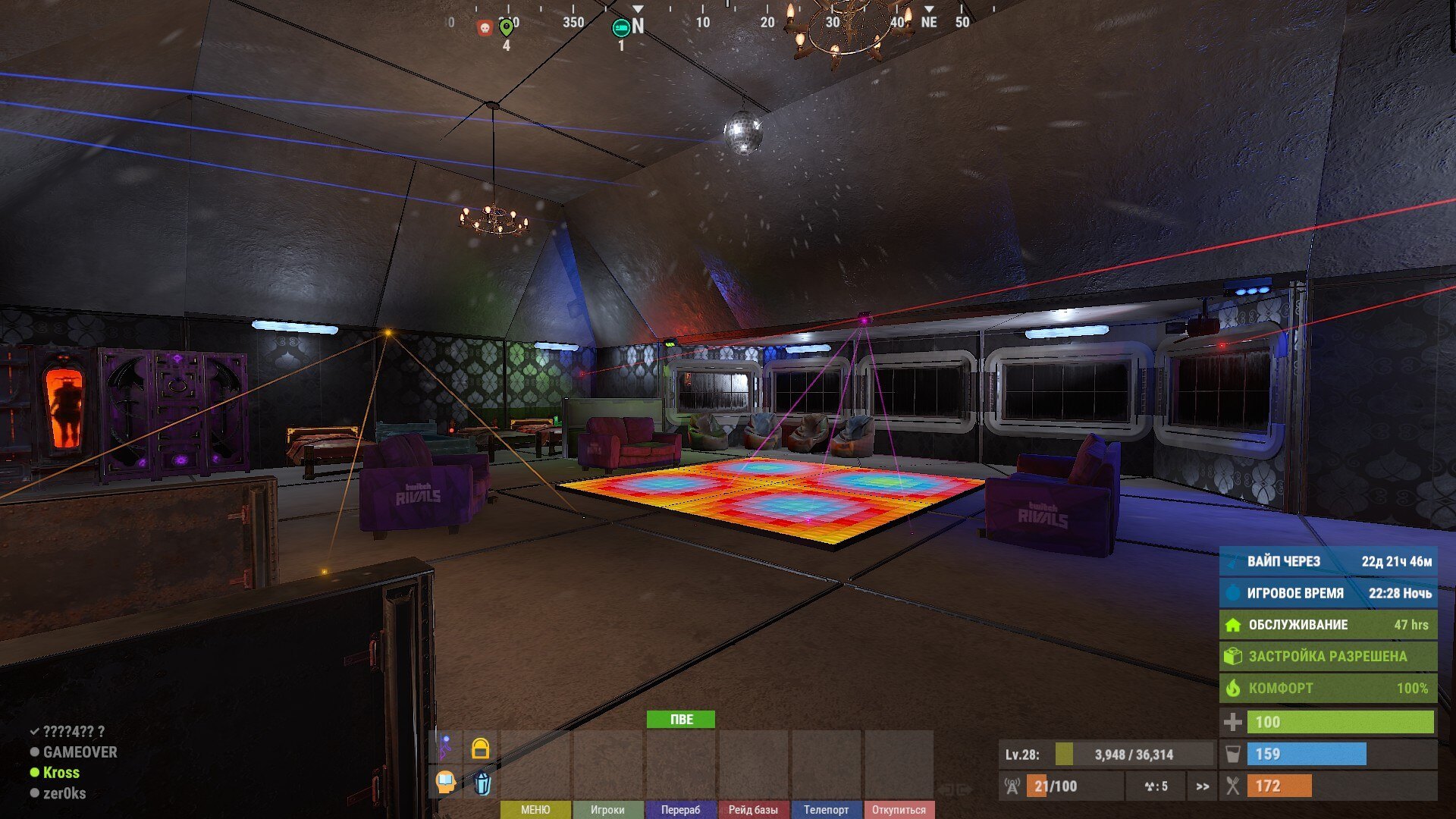Viewport: 1456px width, 819px height.
Task: Expand the double-arrow button beside radiation counter
Action: tap(1202, 786)
